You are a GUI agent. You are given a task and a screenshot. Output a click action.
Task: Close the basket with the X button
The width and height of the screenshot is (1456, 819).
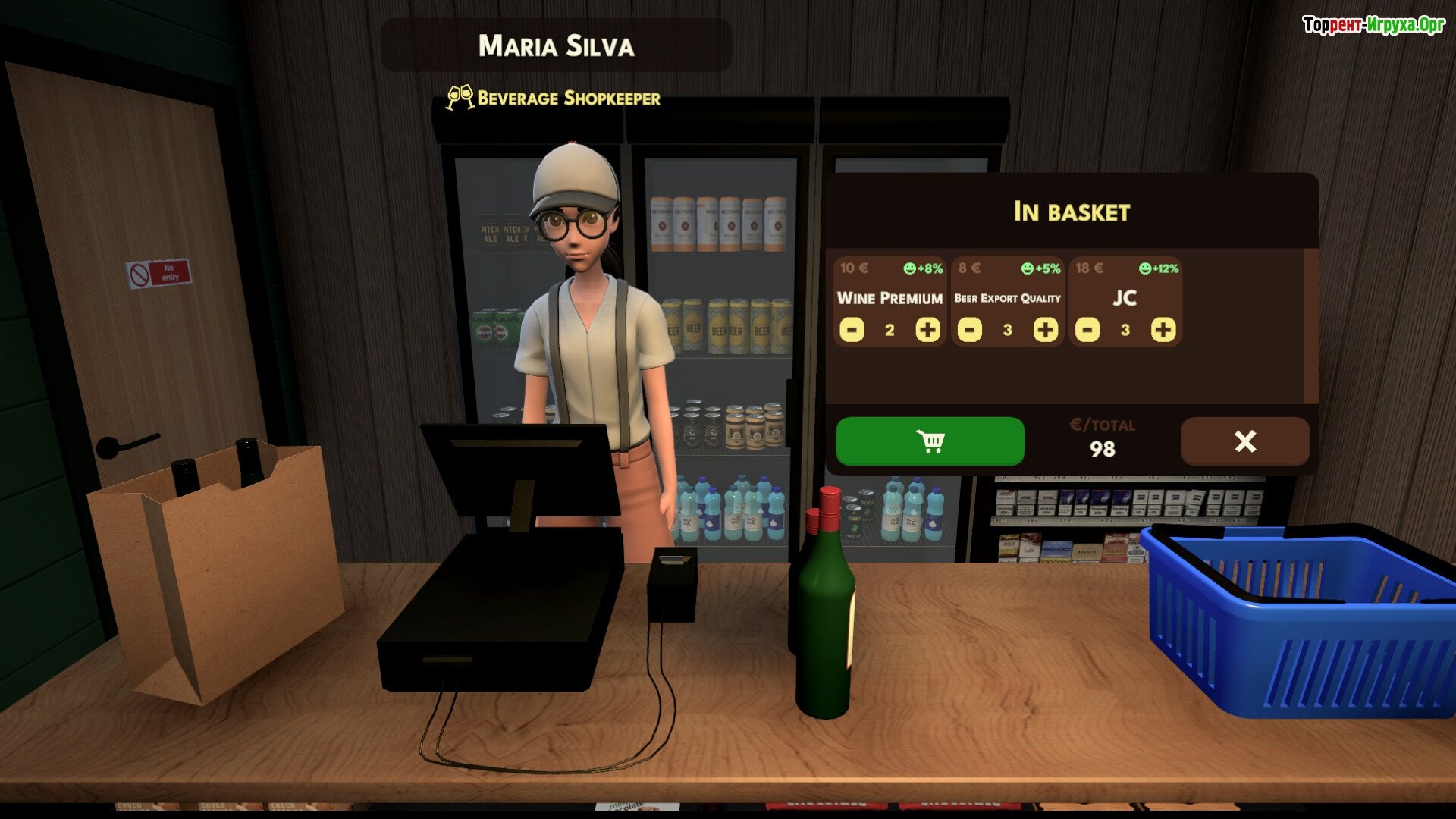pos(1244,441)
